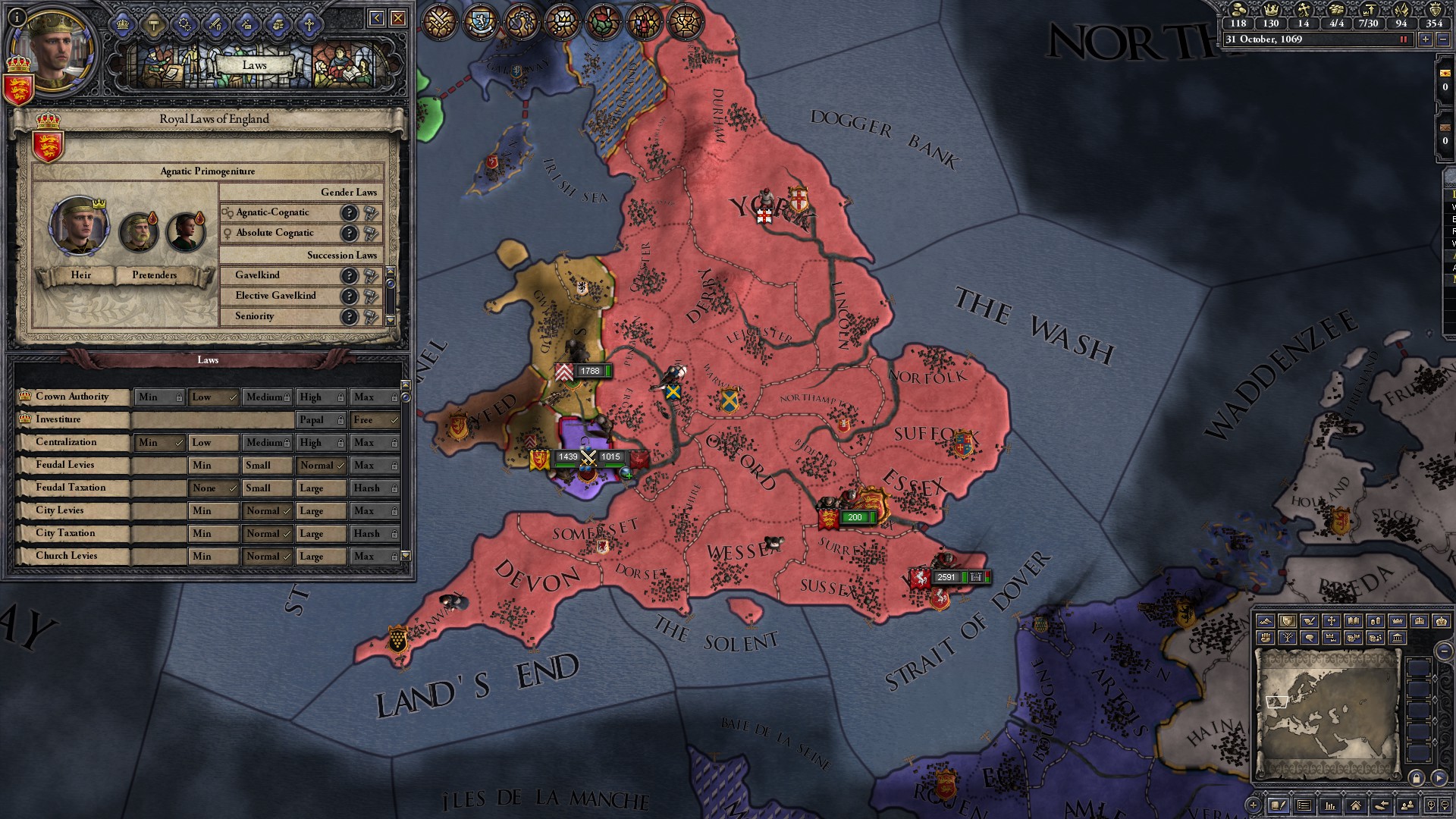Image resolution: width=1456 pixels, height=819 pixels.
Task: Vote on Gavelkind succession law gavel
Action: (x=370, y=276)
